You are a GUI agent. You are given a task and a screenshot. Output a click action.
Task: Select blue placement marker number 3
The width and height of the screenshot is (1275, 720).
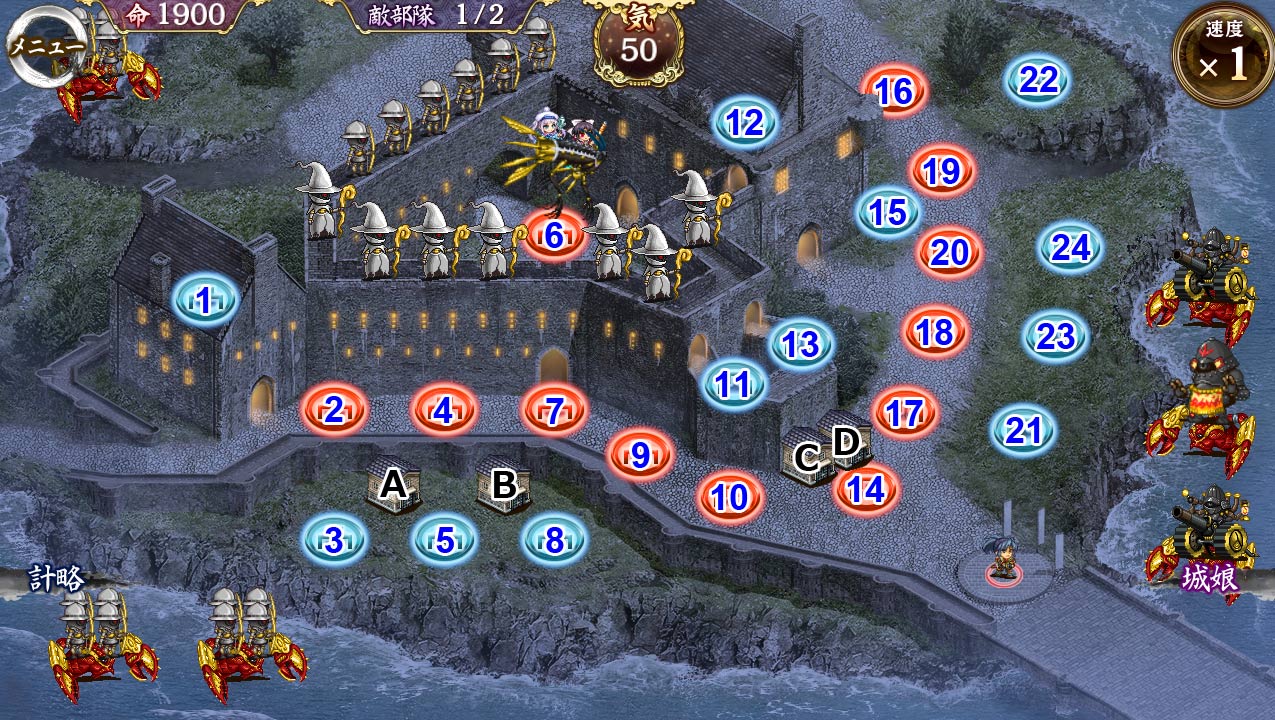[x=334, y=541]
